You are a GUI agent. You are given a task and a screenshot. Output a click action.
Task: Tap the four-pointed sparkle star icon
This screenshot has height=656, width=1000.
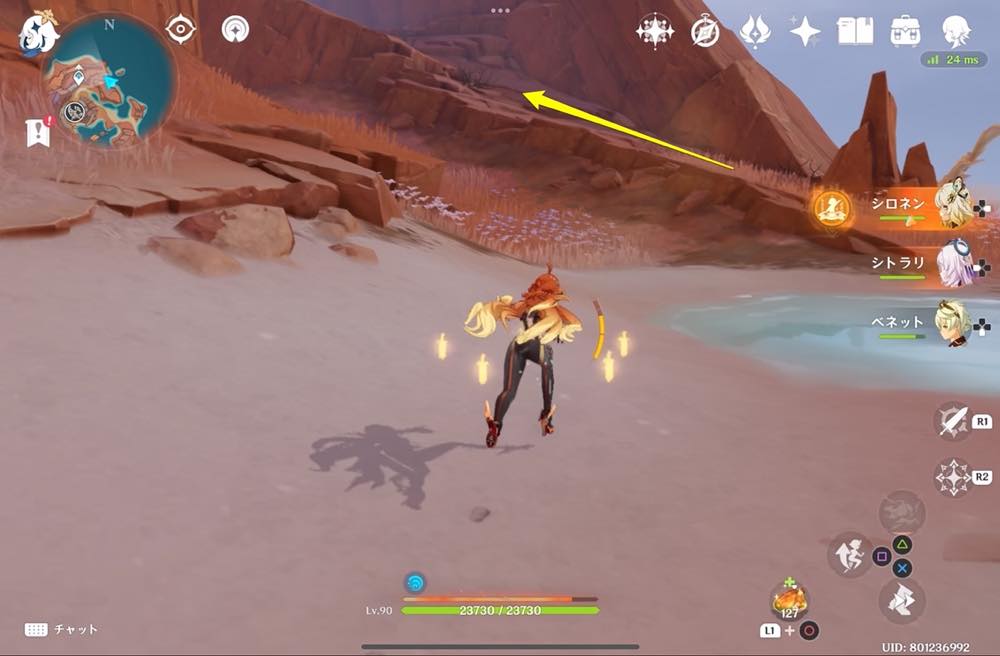click(x=805, y=31)
